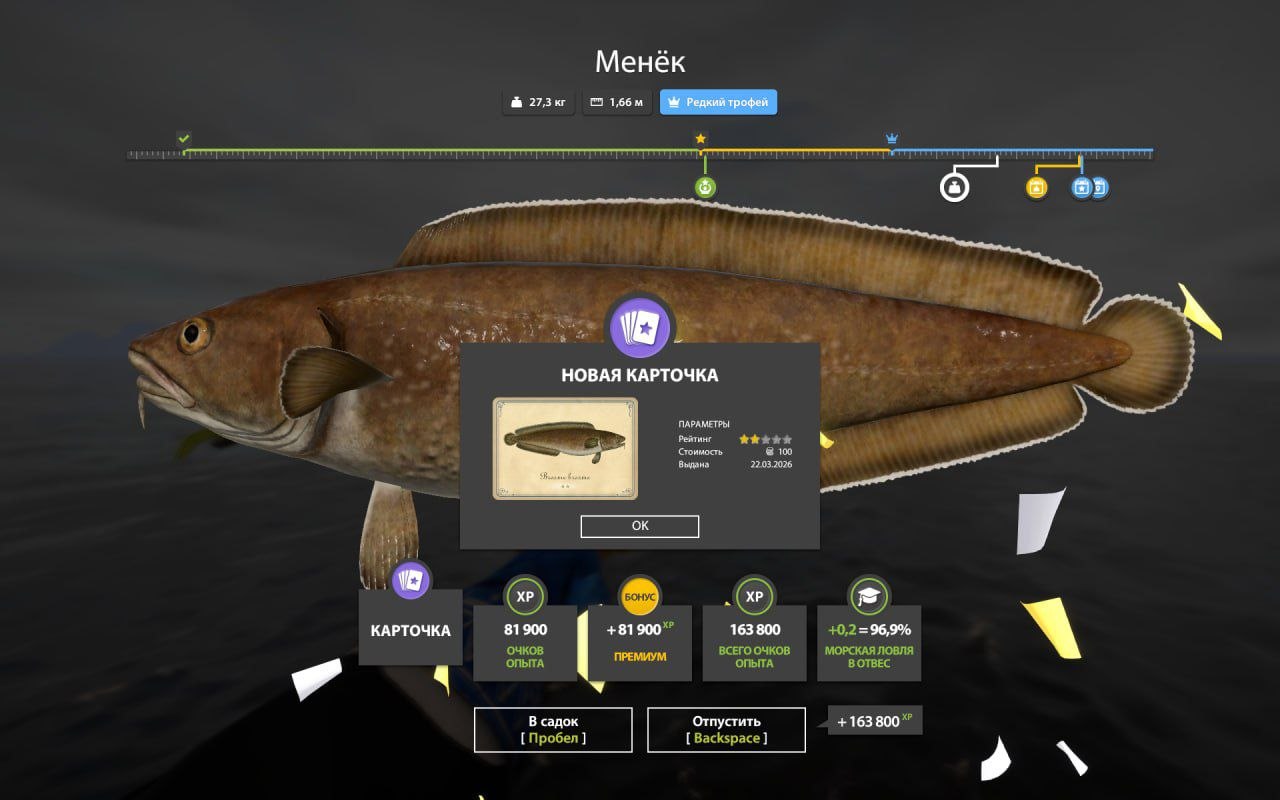This screenshot has height=800, width=1280.
Task: Select the Карточка reward tile
Action: tap(411, 627)
